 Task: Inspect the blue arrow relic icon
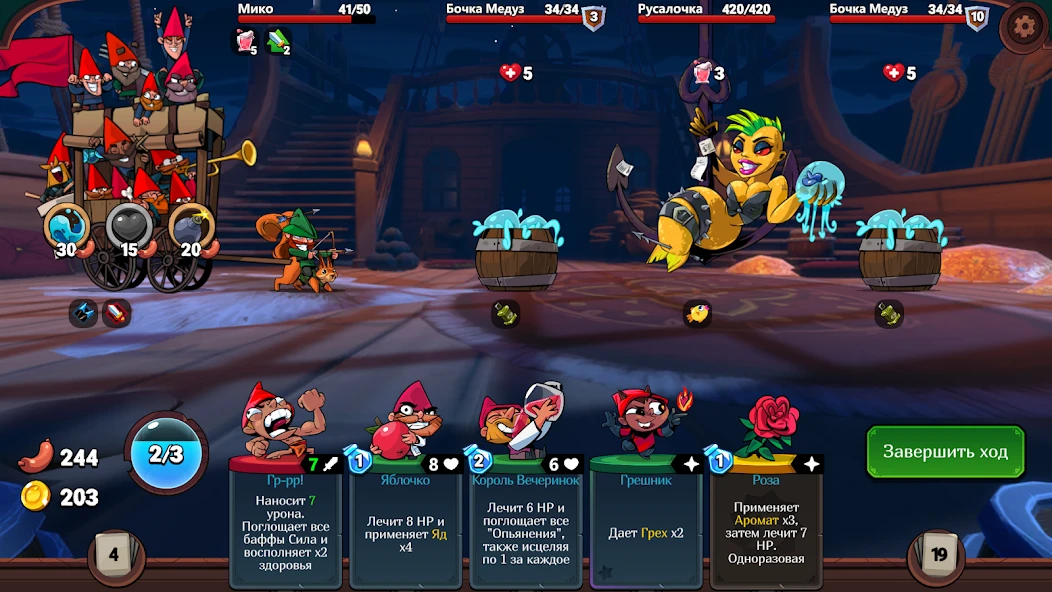point(83,313)
